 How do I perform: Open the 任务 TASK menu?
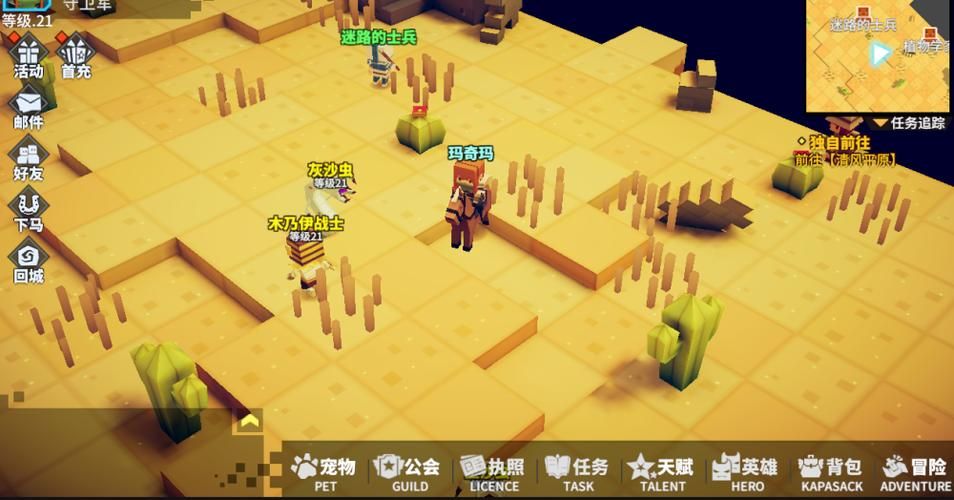point(577,471)
